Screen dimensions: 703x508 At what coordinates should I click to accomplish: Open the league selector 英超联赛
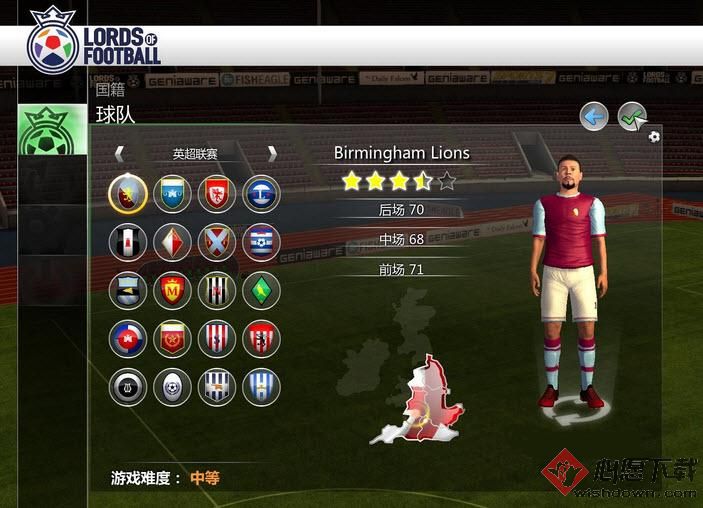tap(195, 153)
